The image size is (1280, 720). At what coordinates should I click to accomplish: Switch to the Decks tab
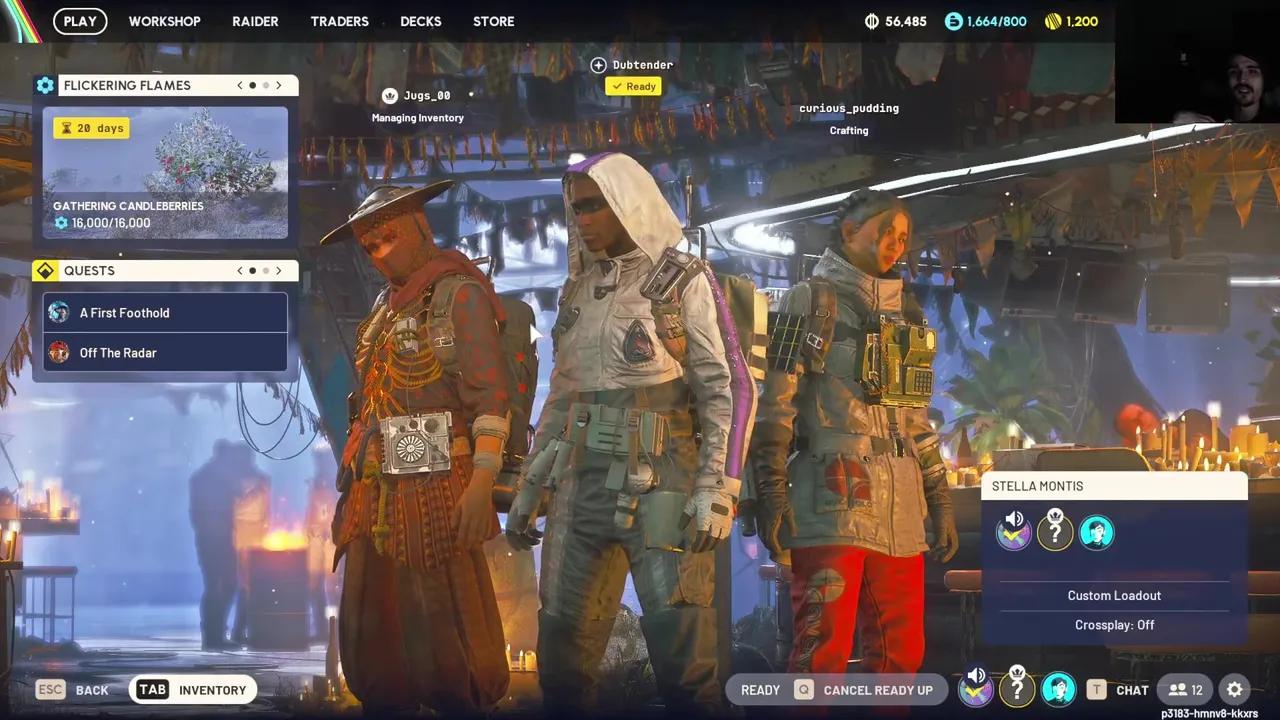pos(420,21)
